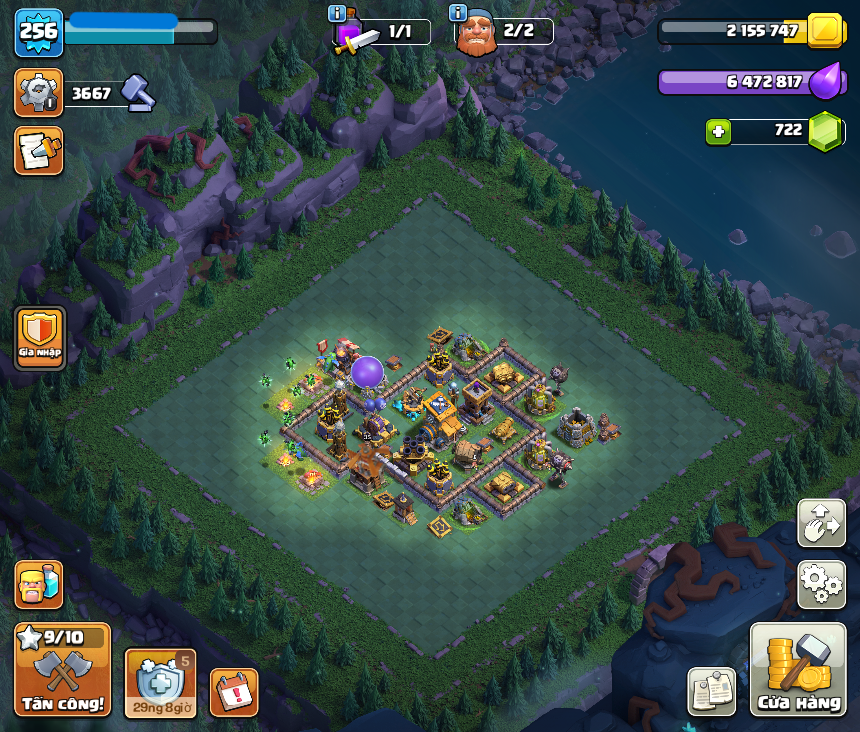Show info for the 1/1 sword potion
Viewport: 860px width, 732px height.
coord(338,13)
